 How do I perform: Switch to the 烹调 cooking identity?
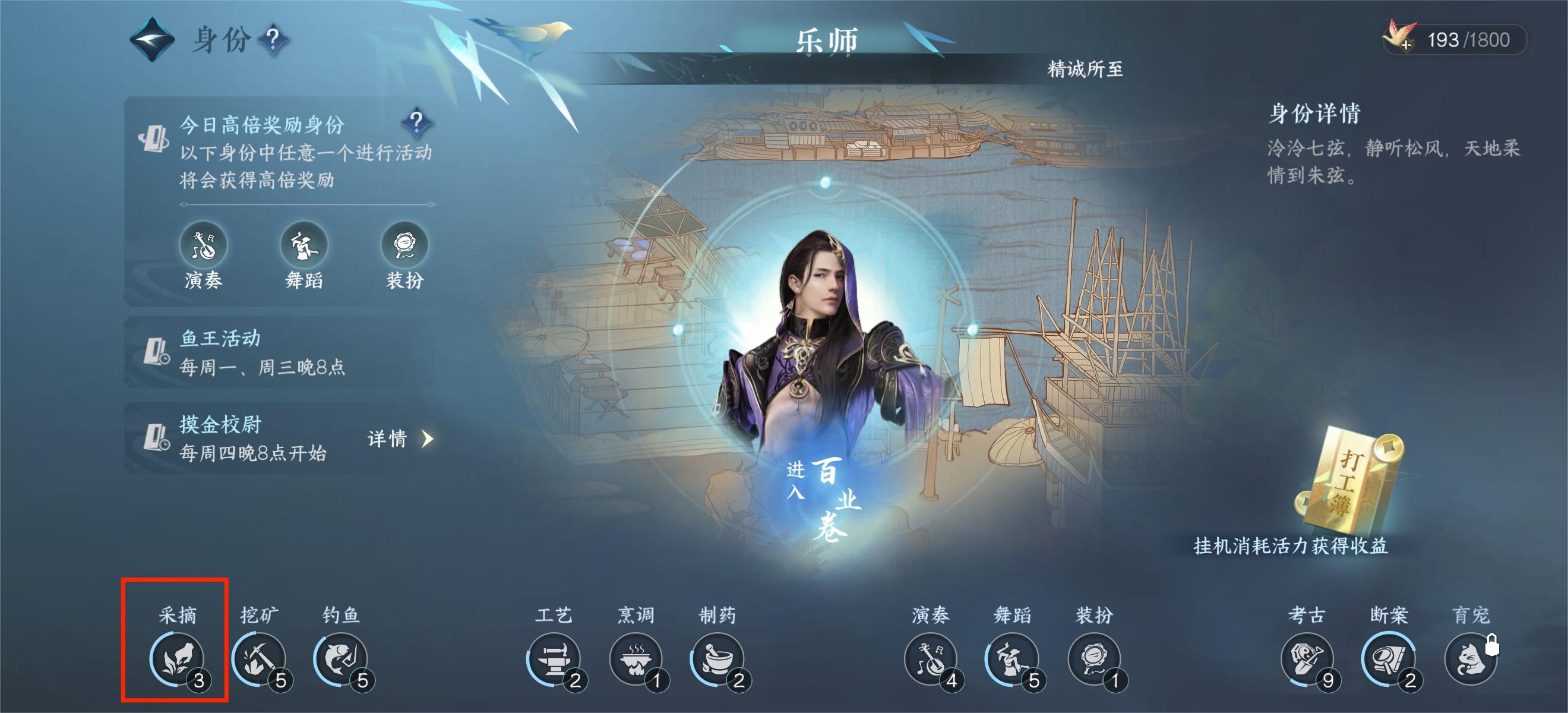pyautogui.click(x=636, y=660)
